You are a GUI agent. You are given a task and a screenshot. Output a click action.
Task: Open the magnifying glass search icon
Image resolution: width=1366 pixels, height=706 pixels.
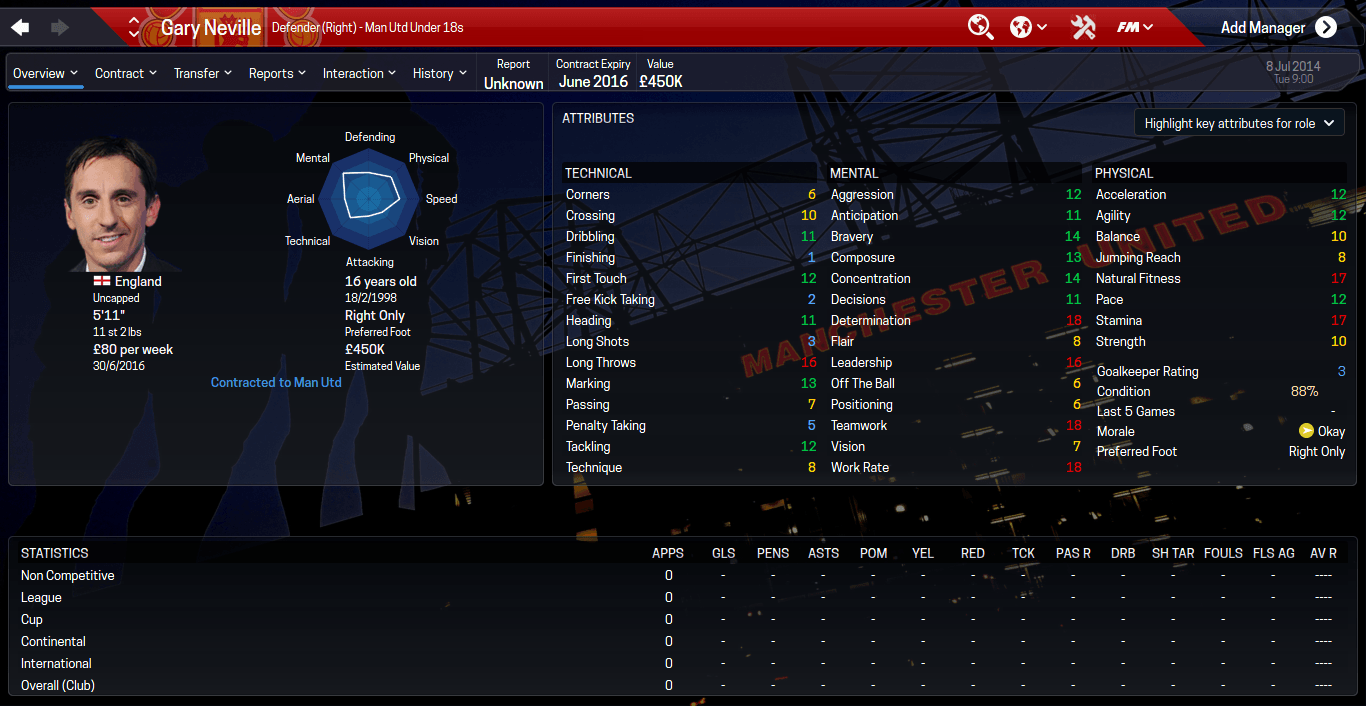click(x=980, y=27)
